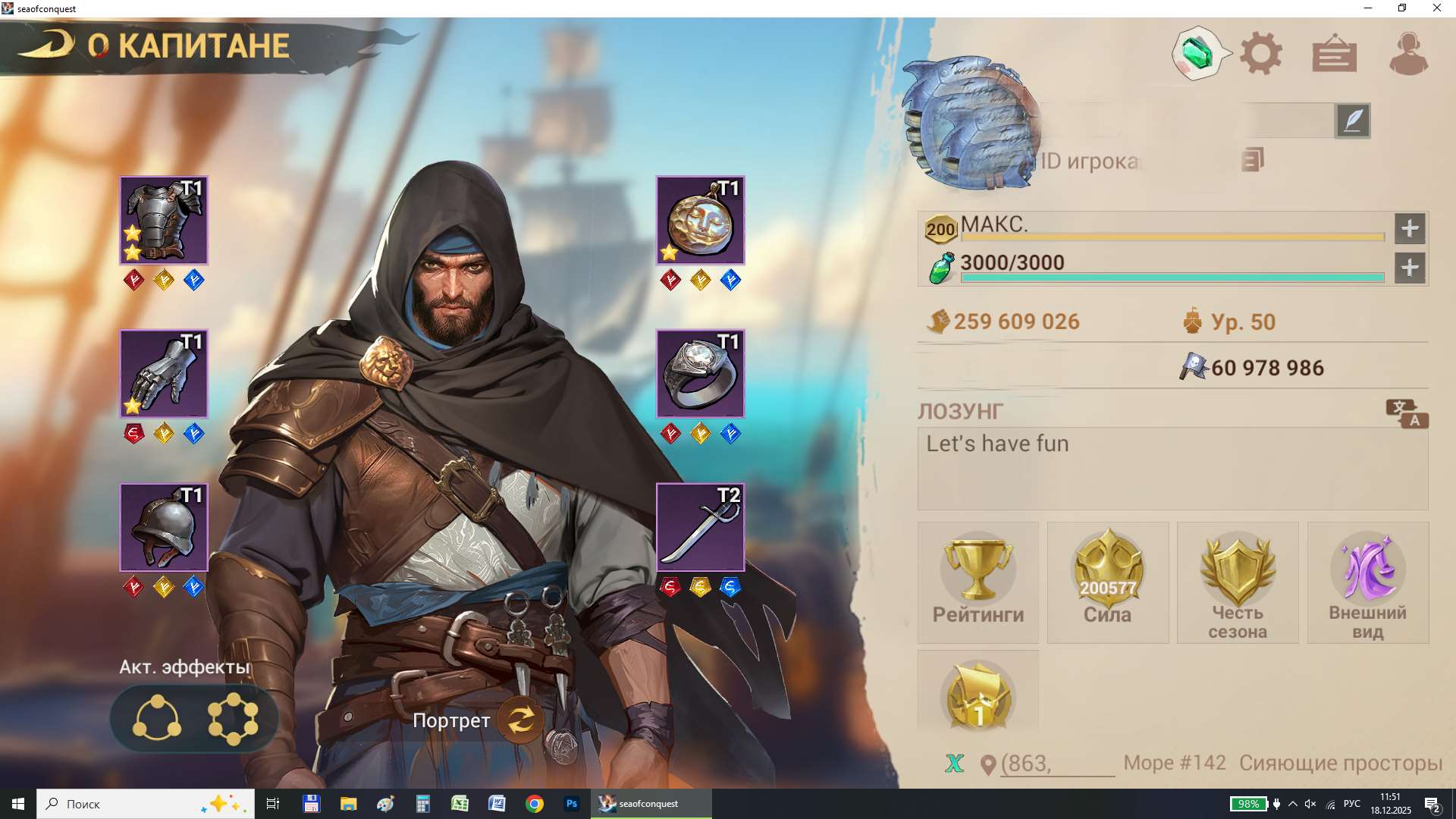Screen dimensions: 1456x819
Task: Copy the player ID with the copy icon
Action: coord(1251,161)
